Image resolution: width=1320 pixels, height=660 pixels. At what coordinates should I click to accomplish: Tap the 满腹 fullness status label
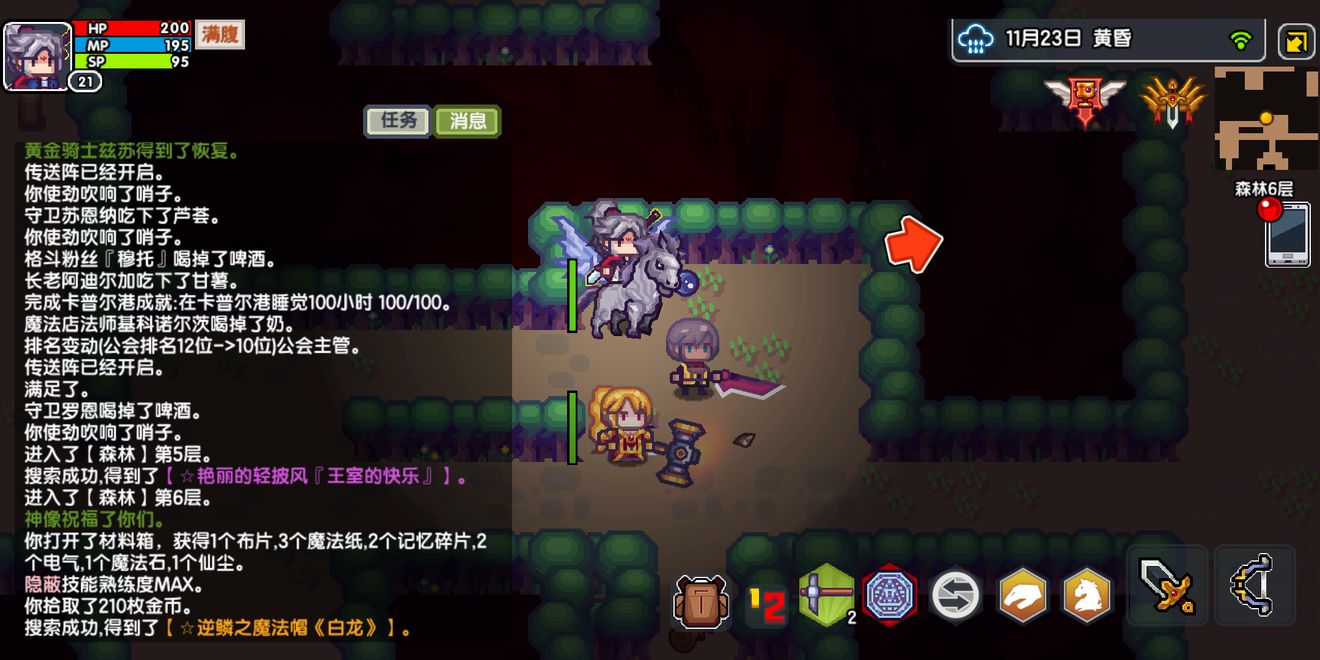point(219,34)
